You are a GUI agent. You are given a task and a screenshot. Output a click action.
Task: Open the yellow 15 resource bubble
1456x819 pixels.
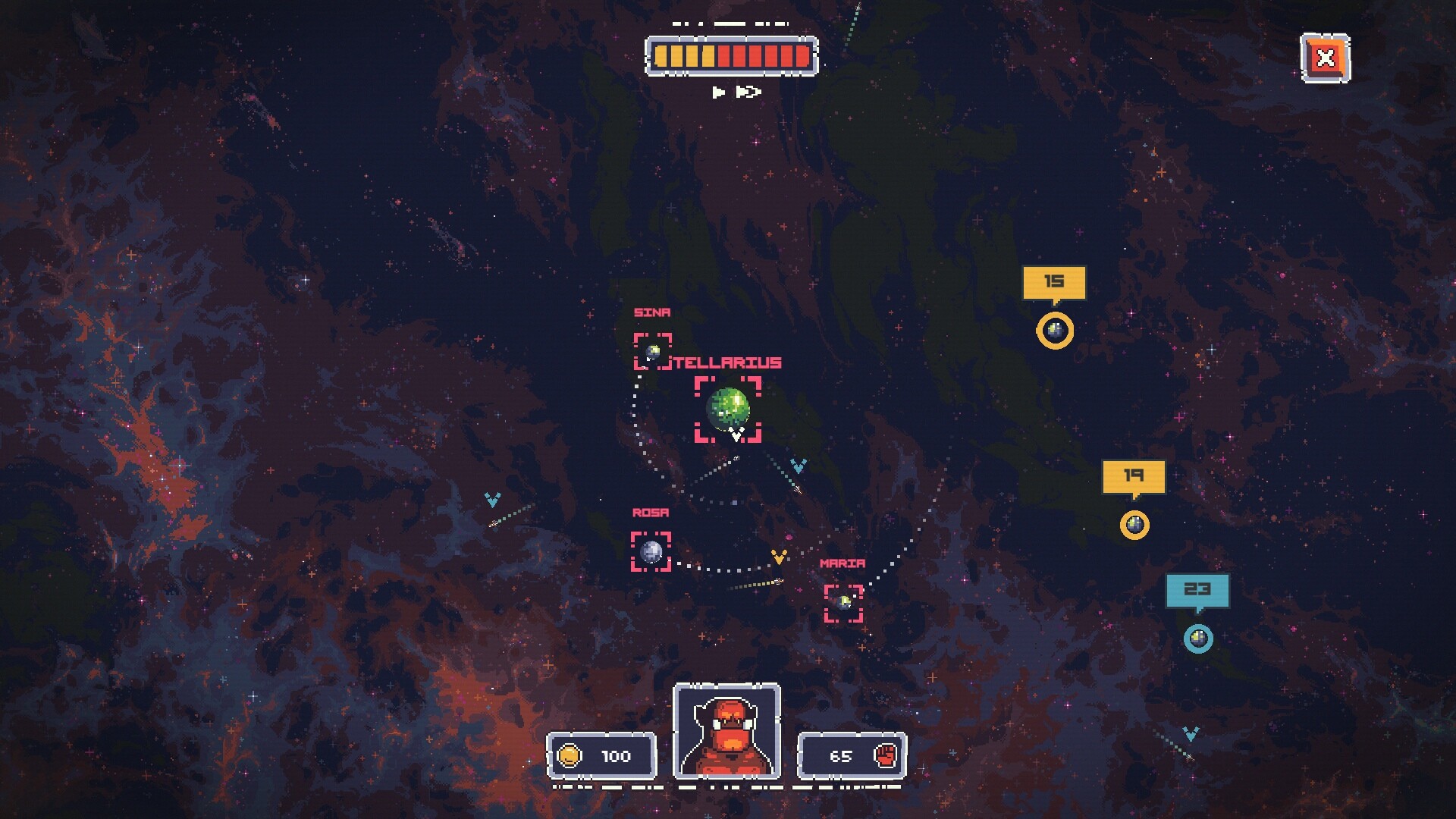(x=1054, y=281)
